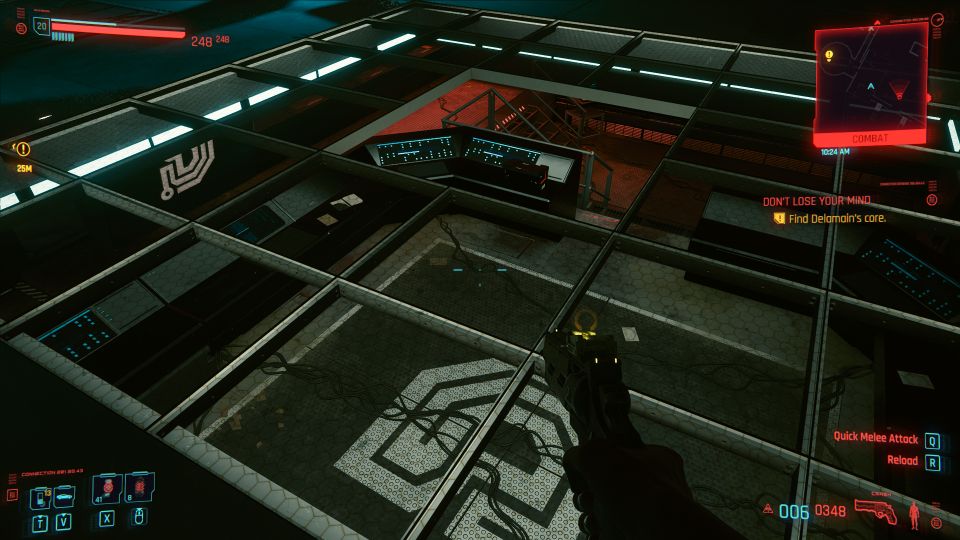Click the minimap in the corner
The image size is (960, 540).
pyautogui.click(x=870, y=80)
